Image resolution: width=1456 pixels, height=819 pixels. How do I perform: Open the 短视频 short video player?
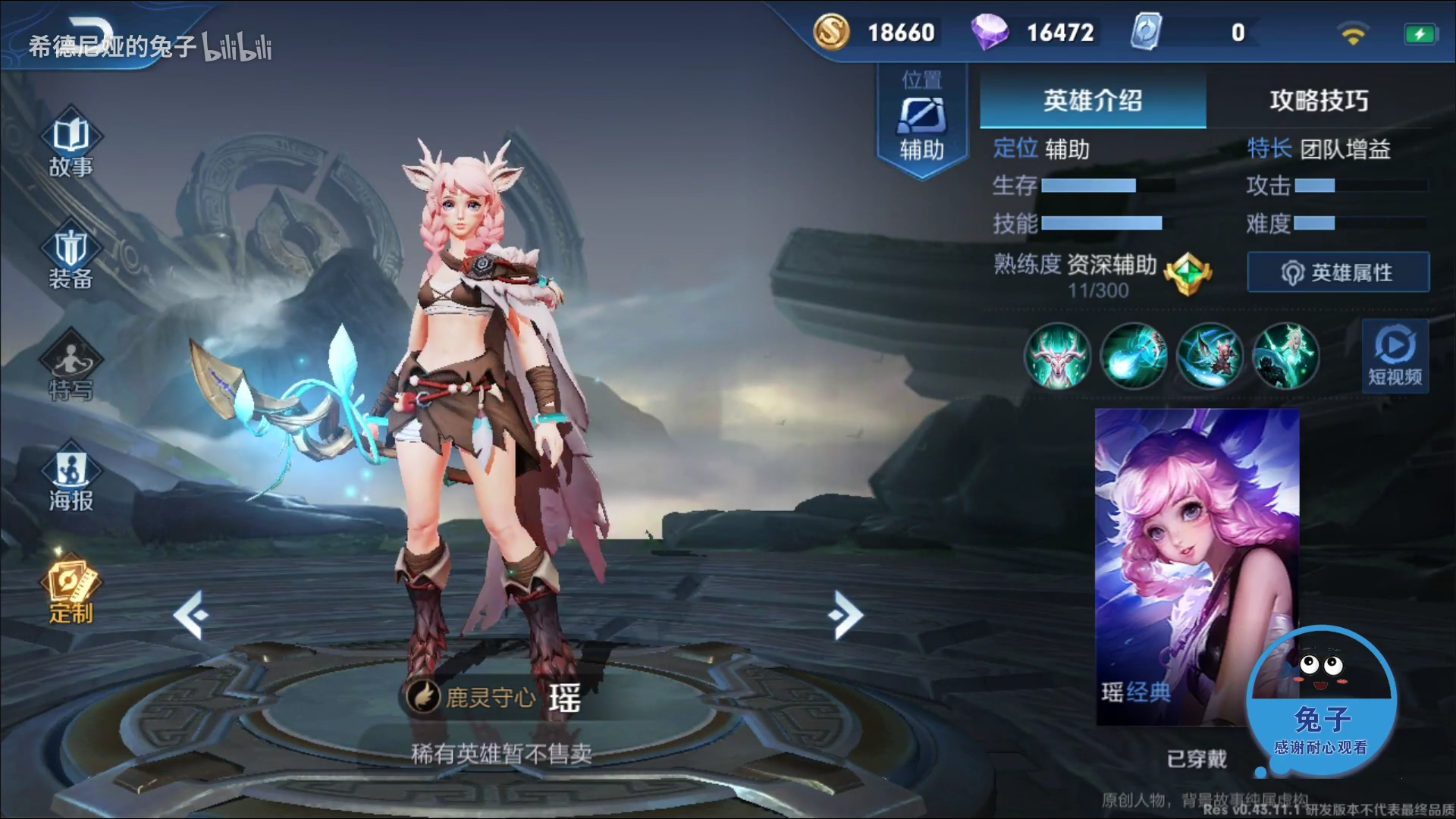point(1395,356)
